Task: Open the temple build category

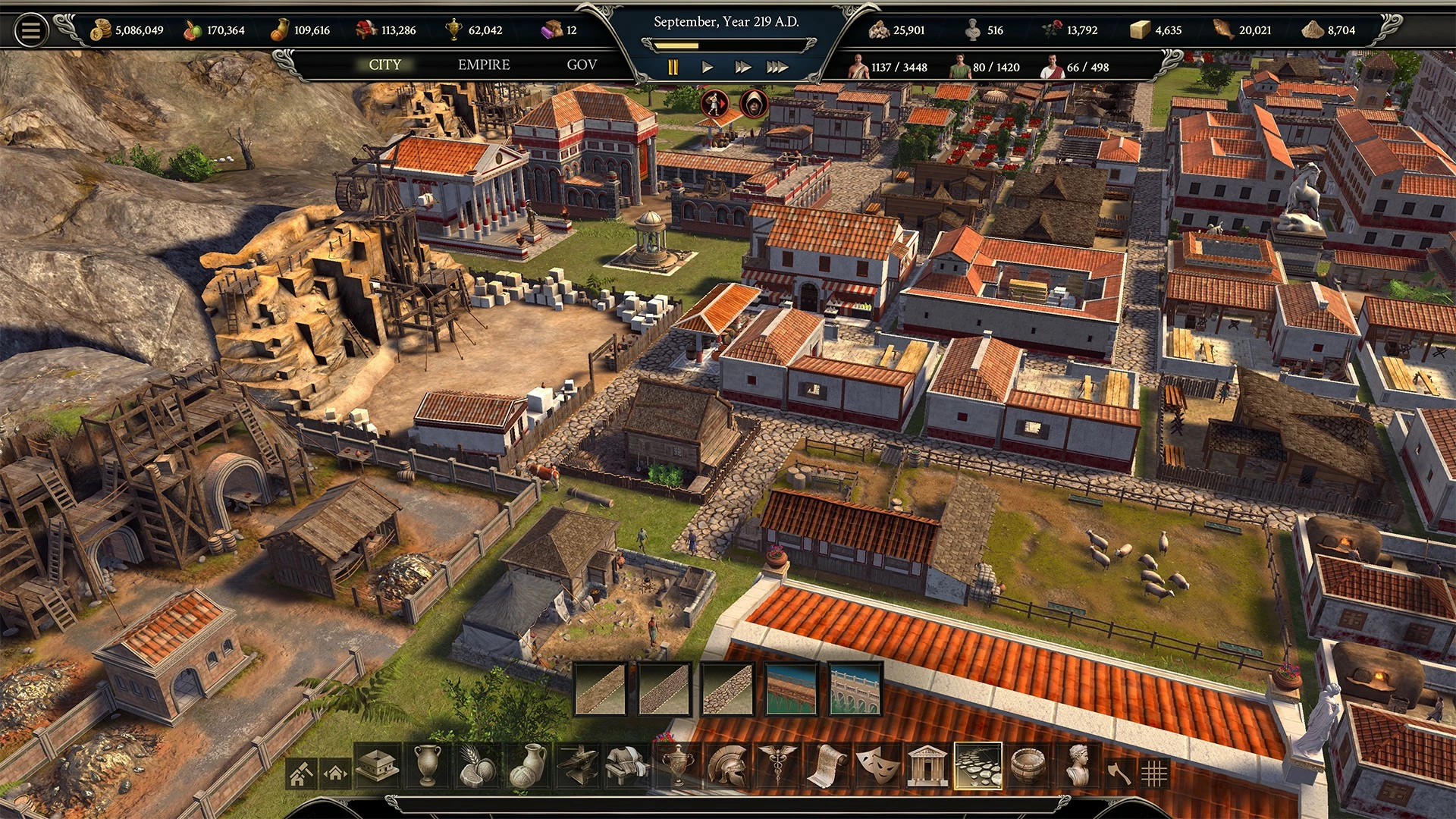Action: (x=927, y=766)
